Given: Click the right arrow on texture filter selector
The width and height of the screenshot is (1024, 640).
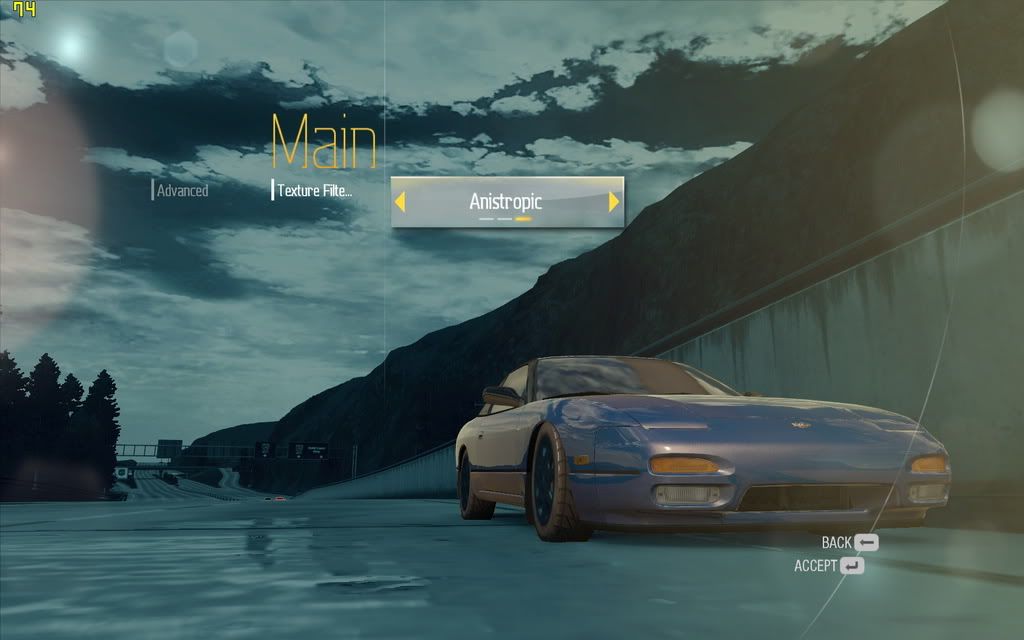Looking at the screenshot, I should (x=614, y=202).
